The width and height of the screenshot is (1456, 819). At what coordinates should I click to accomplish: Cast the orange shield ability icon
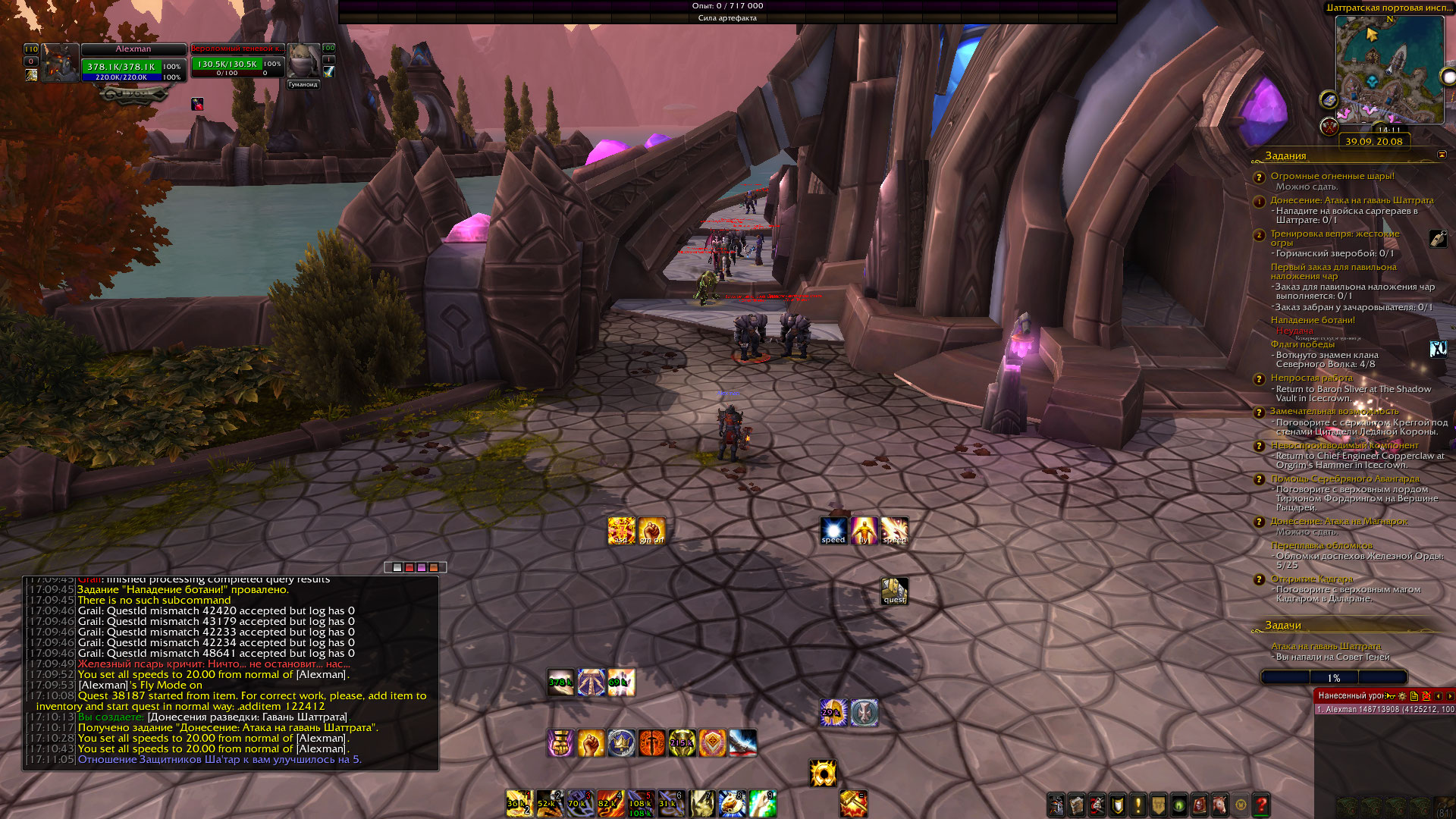coord(712,742)
